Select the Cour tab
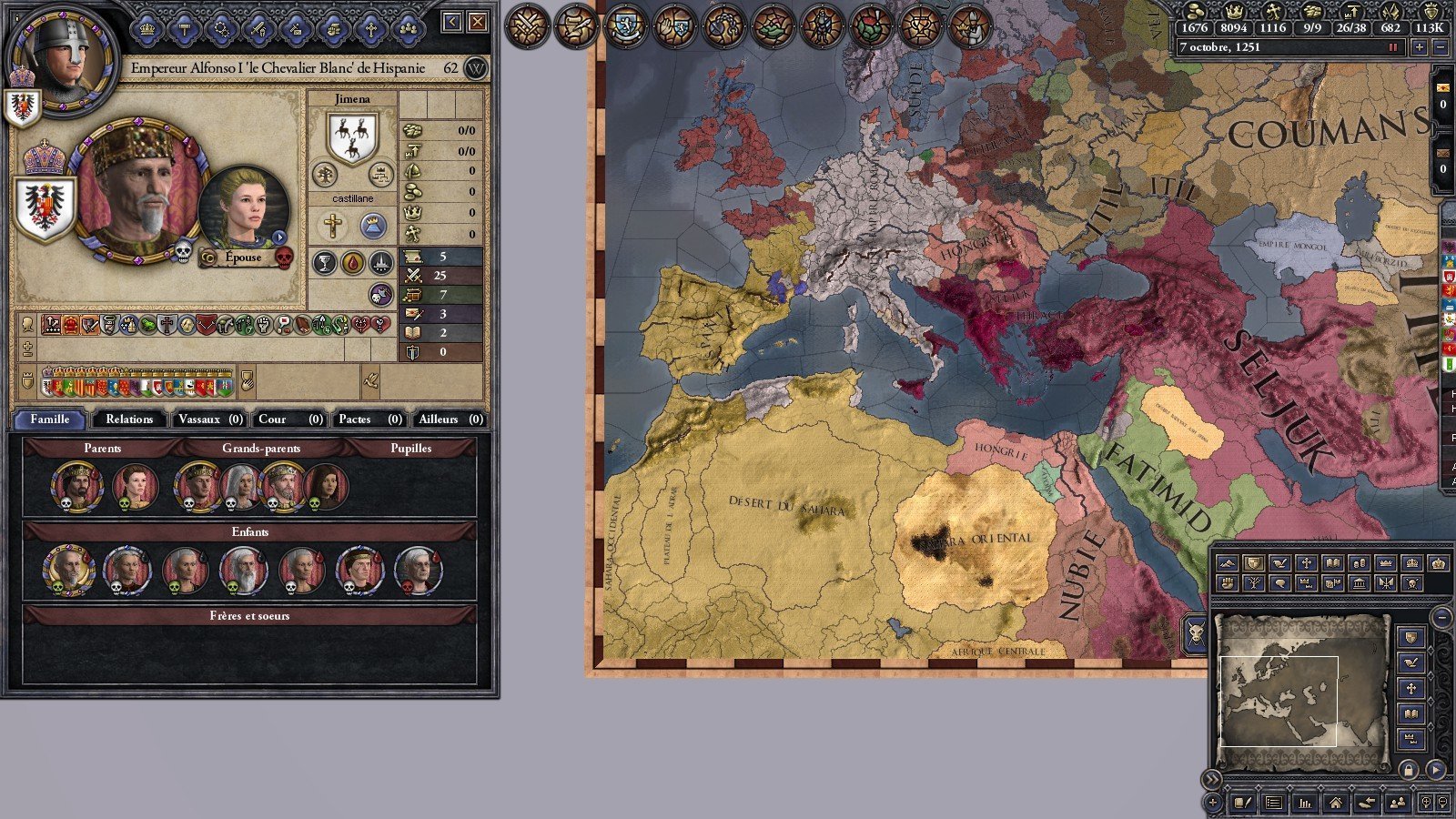 (289, 420)
